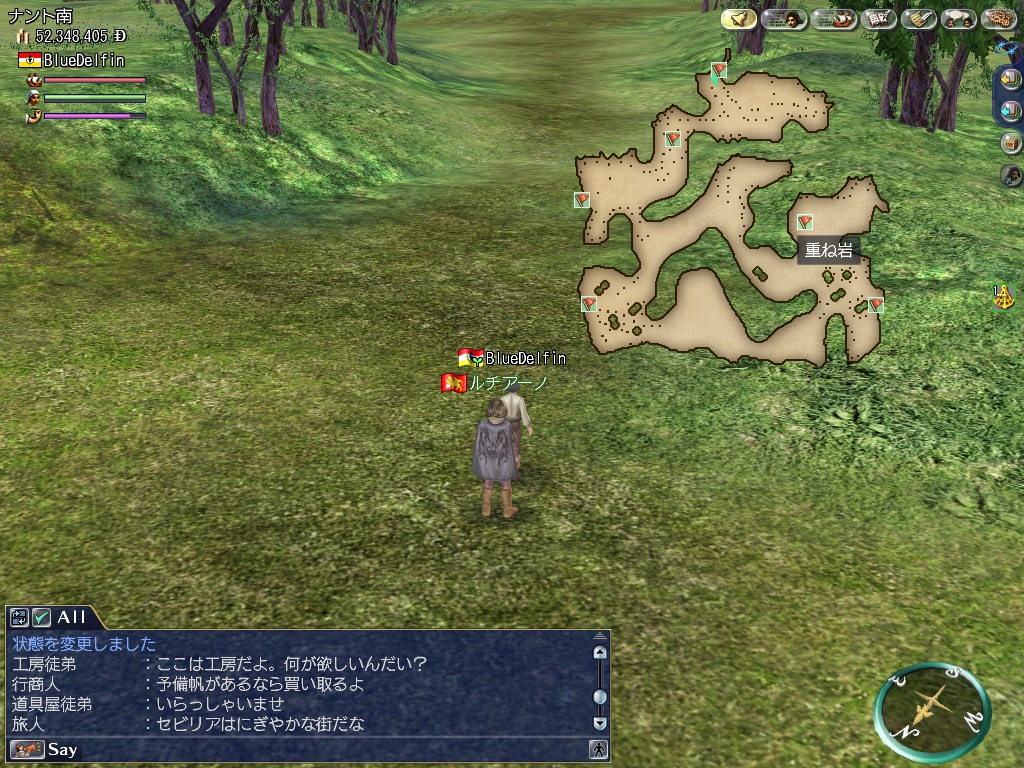Click the walking figure icon in chat bar
The width and height of the screenshot is (1024, 768).
point(598,749)
